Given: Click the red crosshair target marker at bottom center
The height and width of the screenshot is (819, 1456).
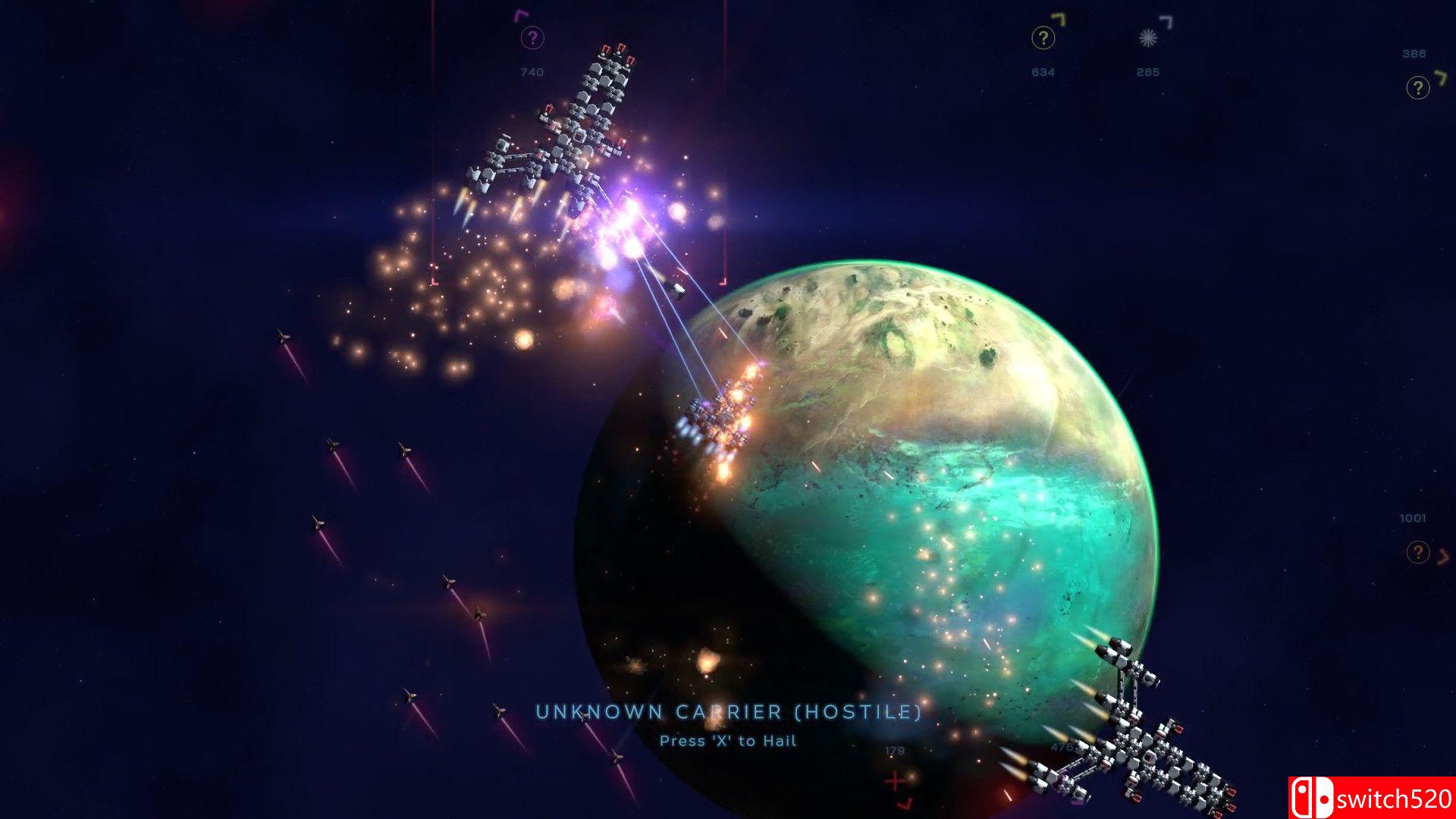Looking at the screenshot, I should (x=895, y=781).
